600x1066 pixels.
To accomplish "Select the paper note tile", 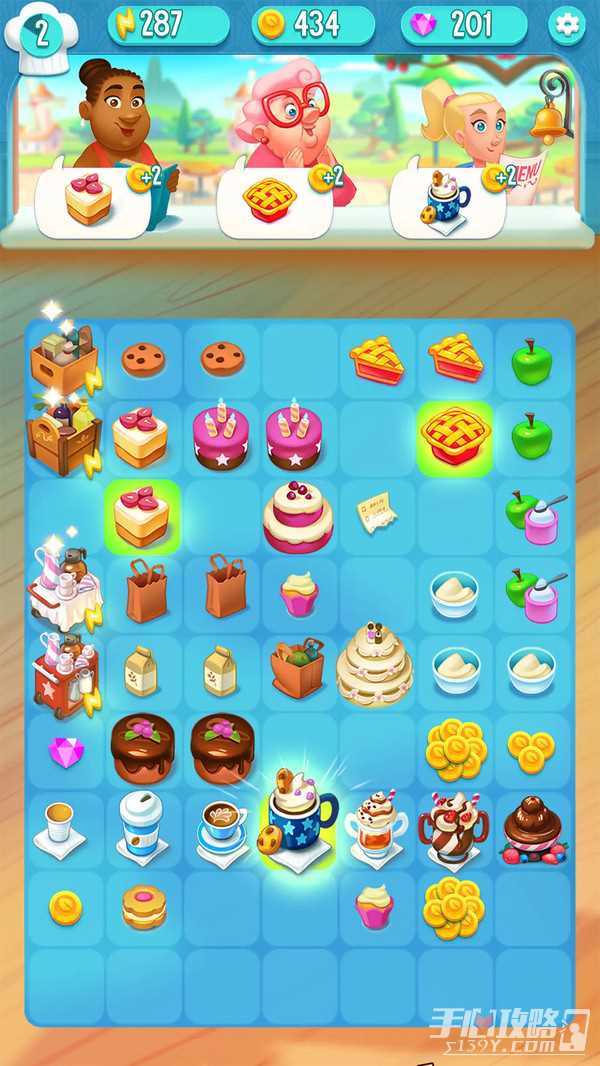I will 377,514.
